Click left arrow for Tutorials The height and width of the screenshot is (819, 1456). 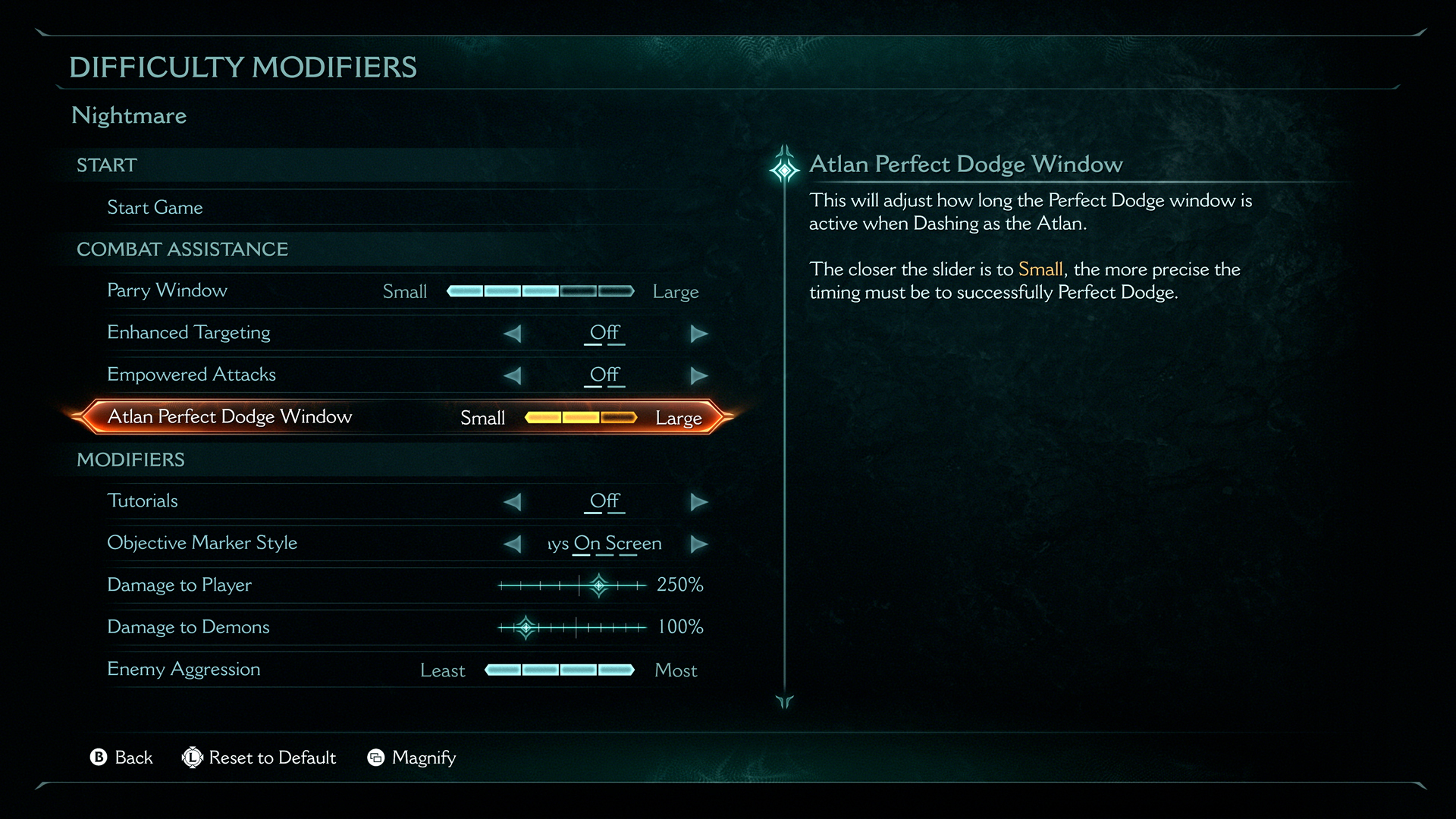point(513,502)
